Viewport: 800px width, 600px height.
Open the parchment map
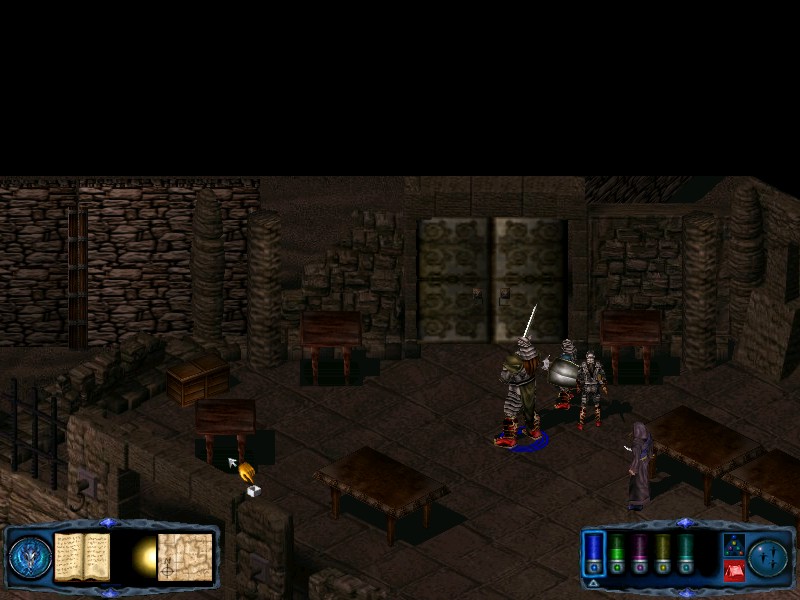tap(185, 556)
